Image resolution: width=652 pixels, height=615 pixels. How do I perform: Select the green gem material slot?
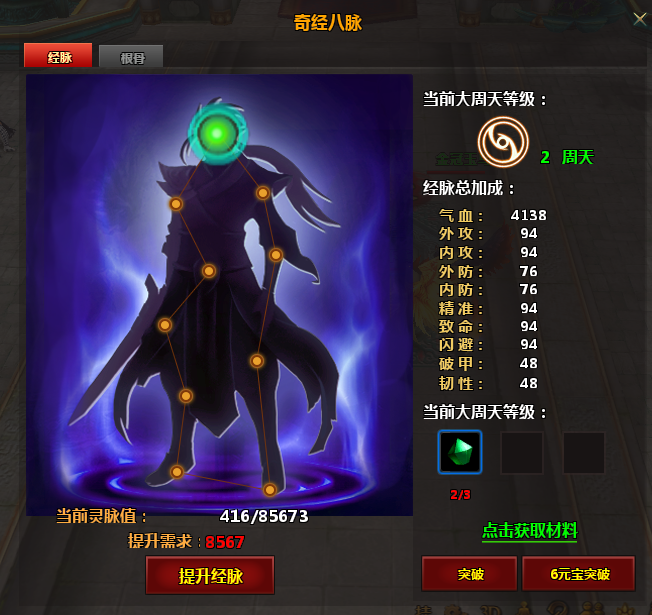(460, 452)
